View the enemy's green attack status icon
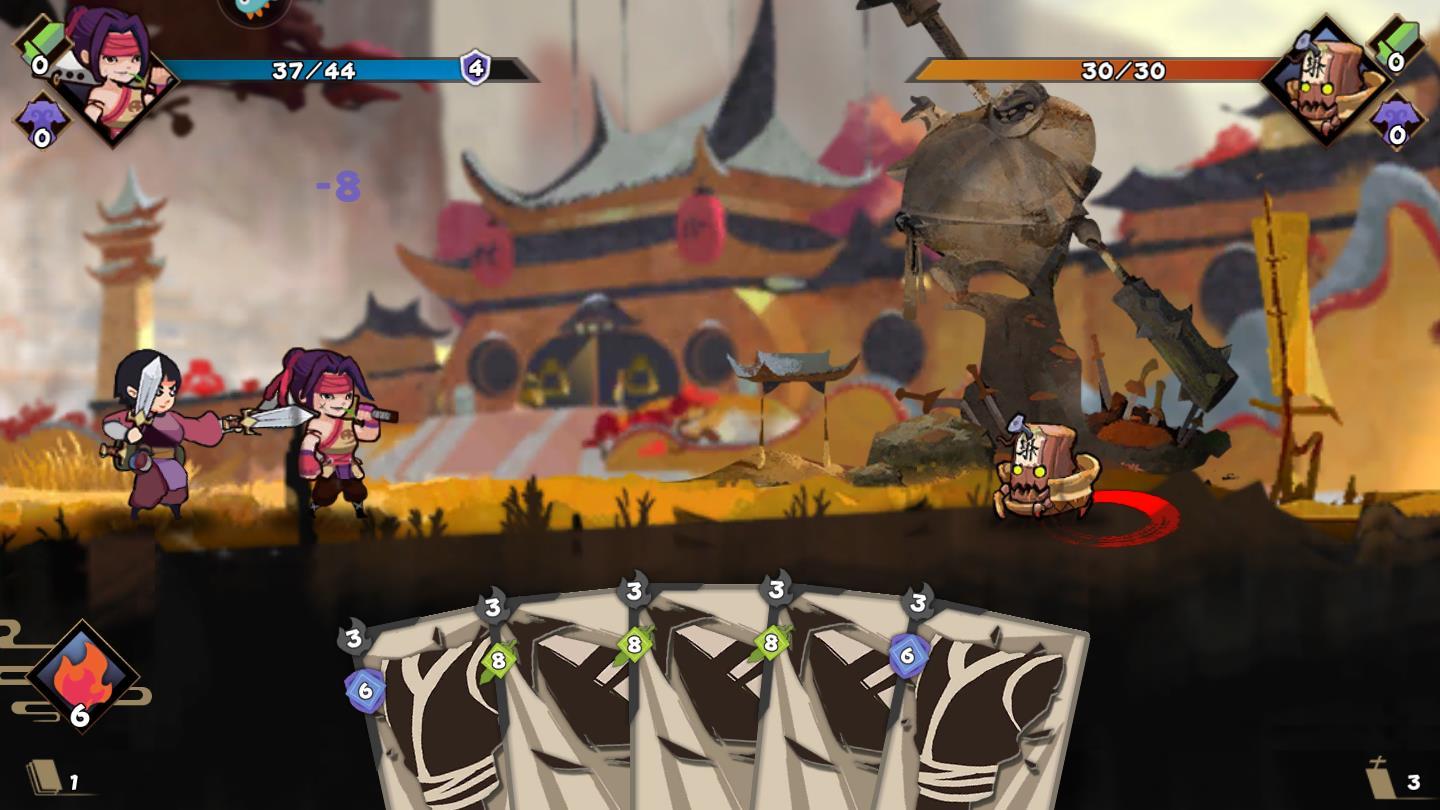 coord(1396,46)
